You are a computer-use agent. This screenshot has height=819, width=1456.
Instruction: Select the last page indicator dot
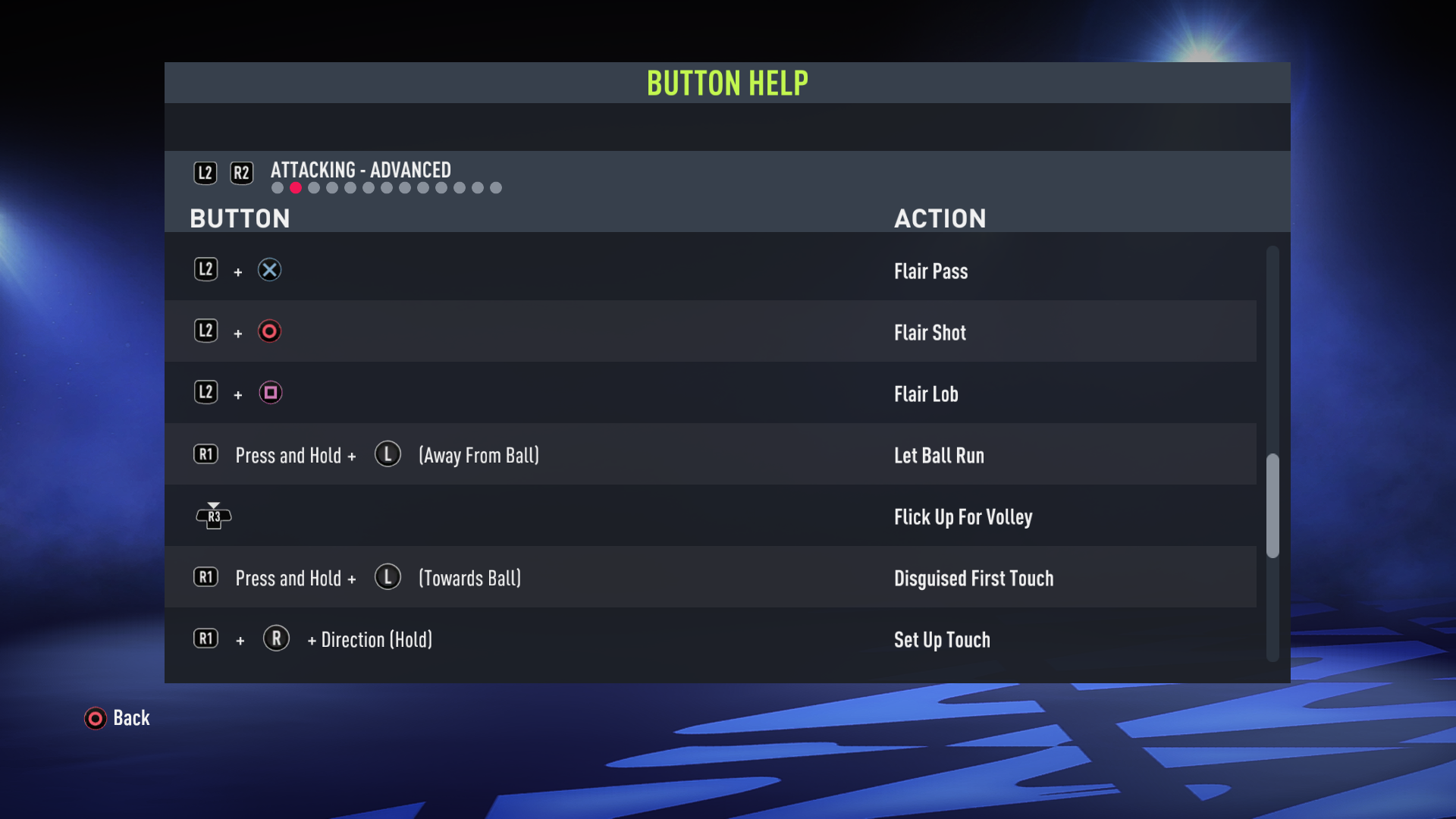(497, 187)
